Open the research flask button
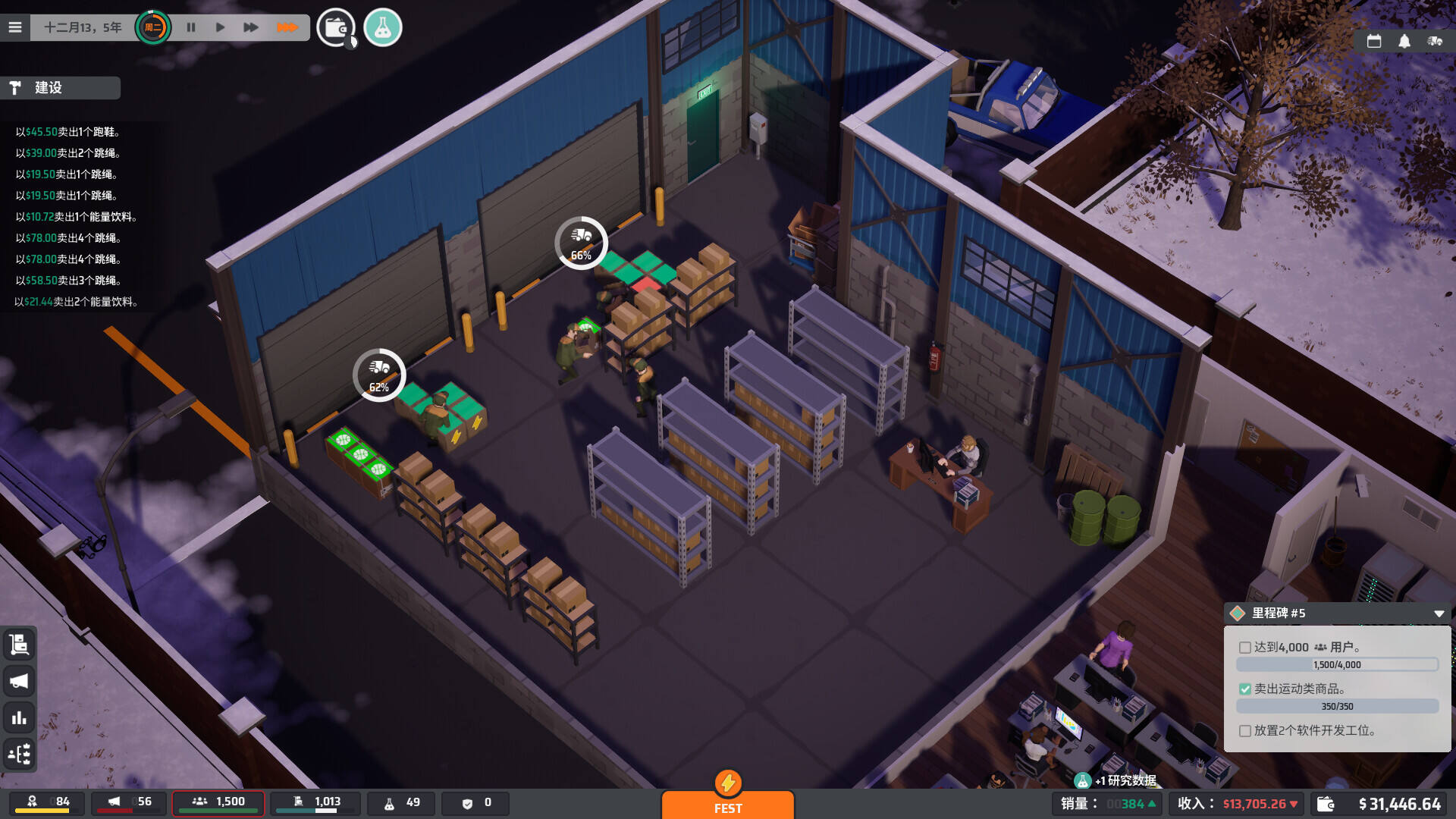Image resolution: width=1456 pixels, height=819 pixels. (x=382, y=28)
